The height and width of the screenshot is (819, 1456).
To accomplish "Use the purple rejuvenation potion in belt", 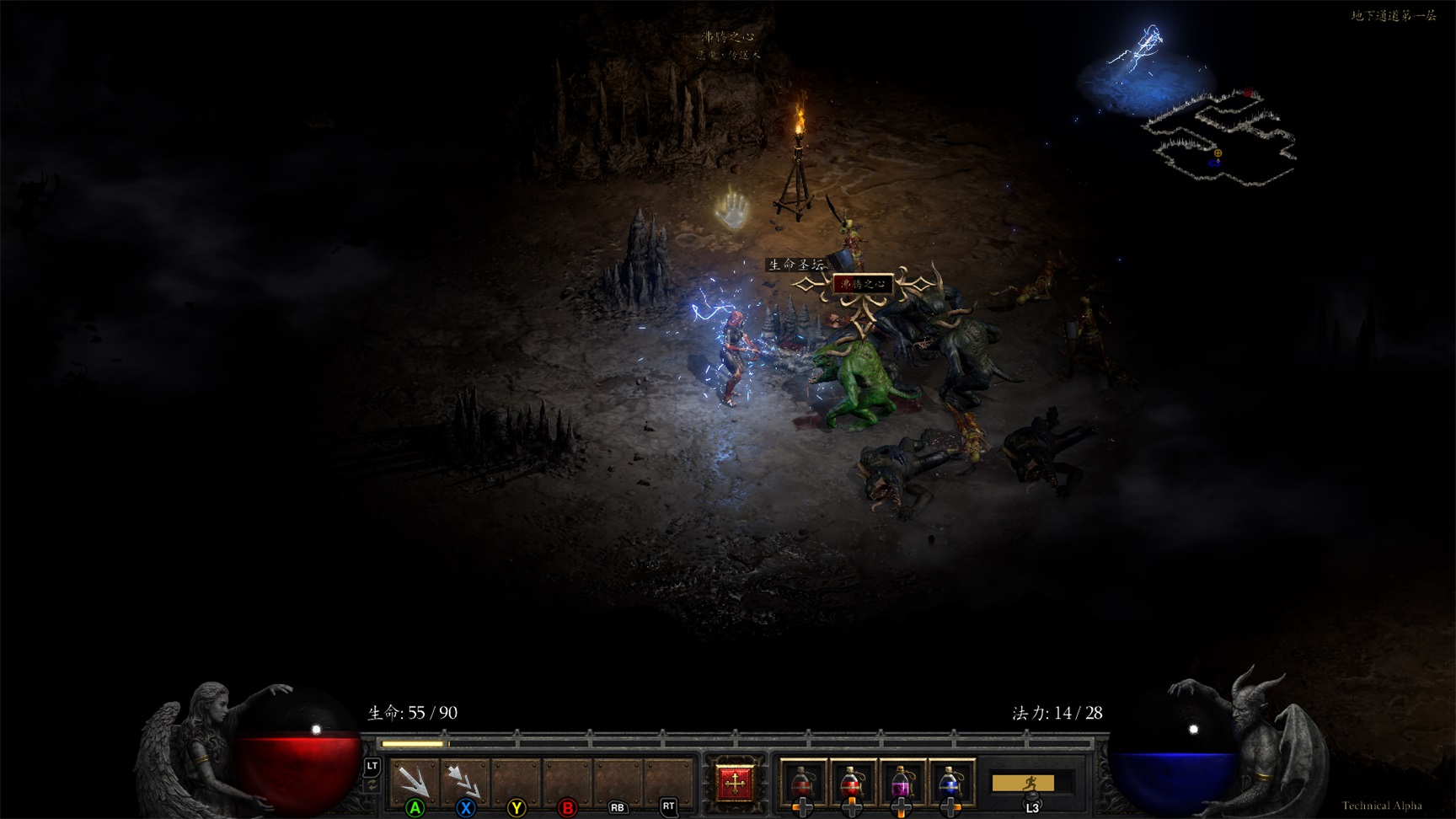I will point(901,783).
